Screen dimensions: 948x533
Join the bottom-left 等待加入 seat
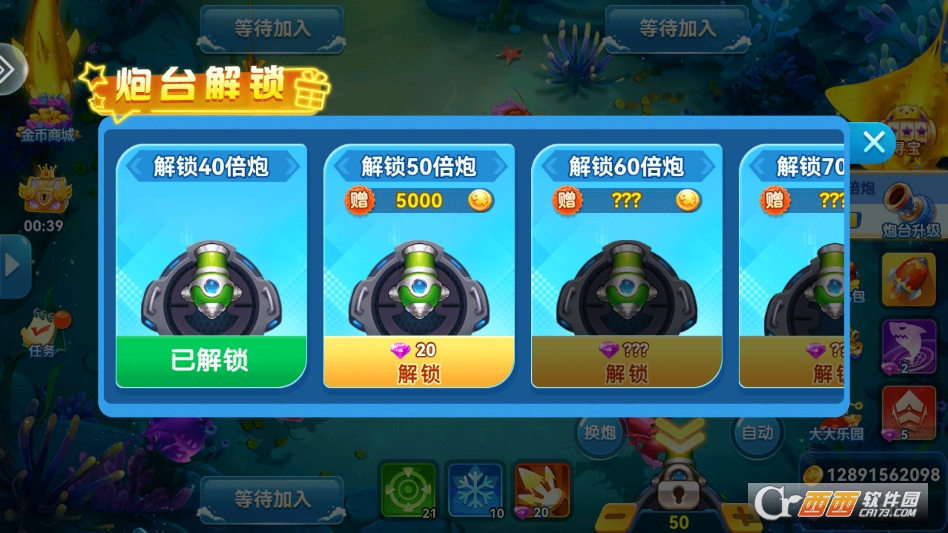coord(272,497)
